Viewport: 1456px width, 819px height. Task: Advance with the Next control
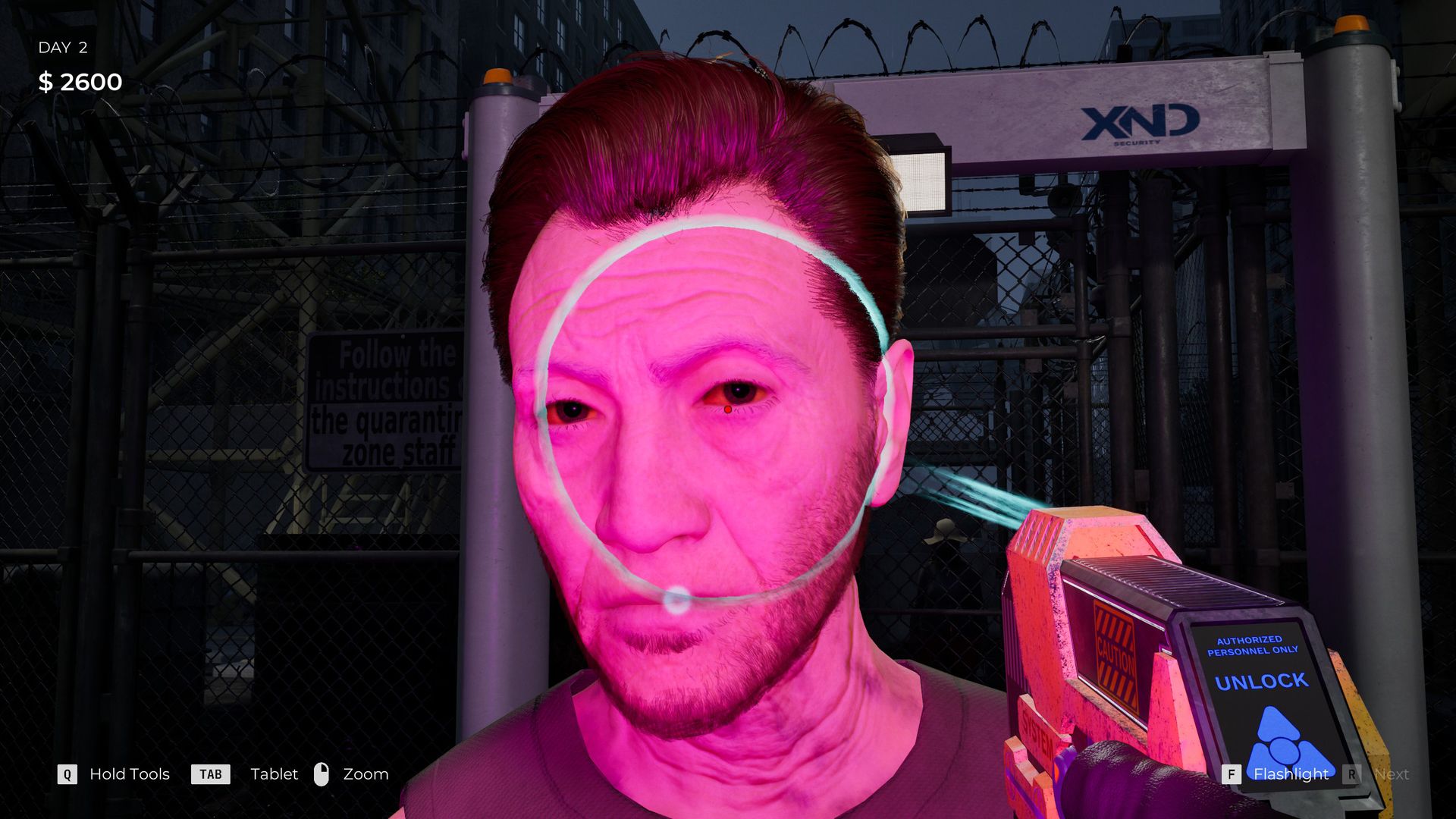pos(1392,774)
